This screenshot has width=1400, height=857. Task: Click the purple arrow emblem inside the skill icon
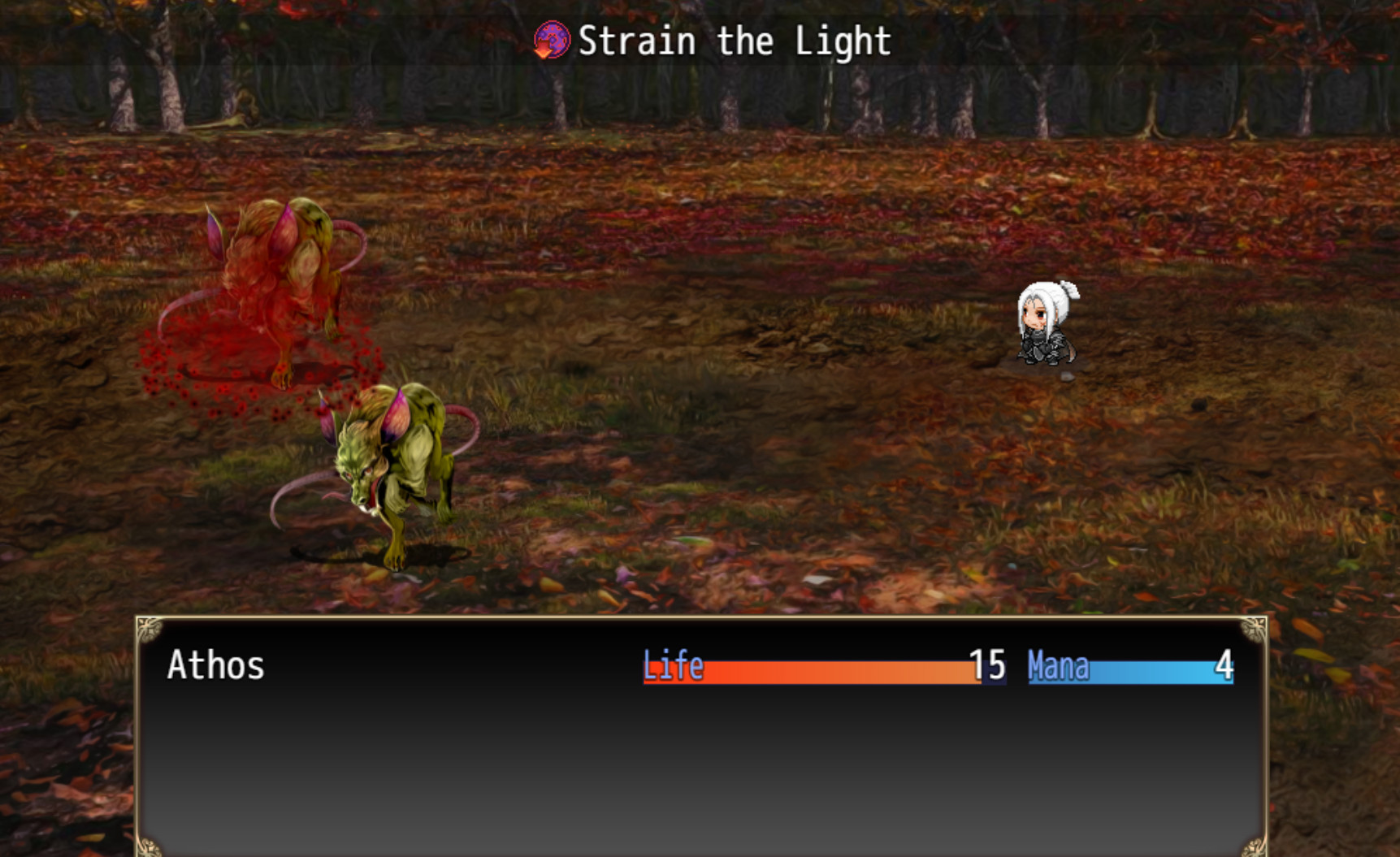coord(556,36)
